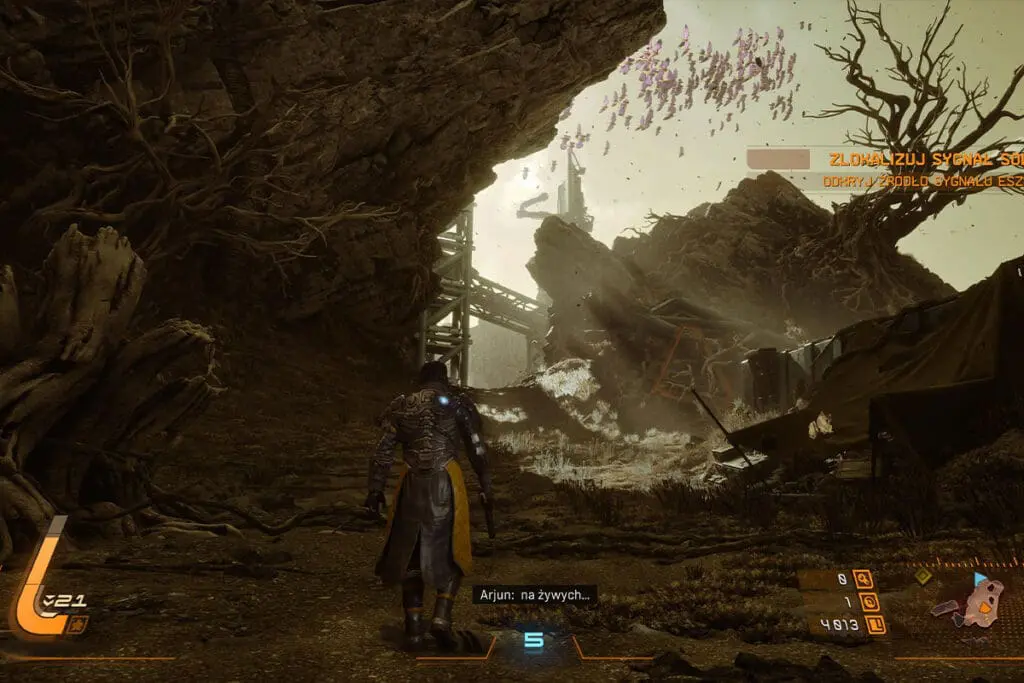
Task: Click the yellow diamond marker near the minimap
Action: pyautogui.click(x=923, y=577)
